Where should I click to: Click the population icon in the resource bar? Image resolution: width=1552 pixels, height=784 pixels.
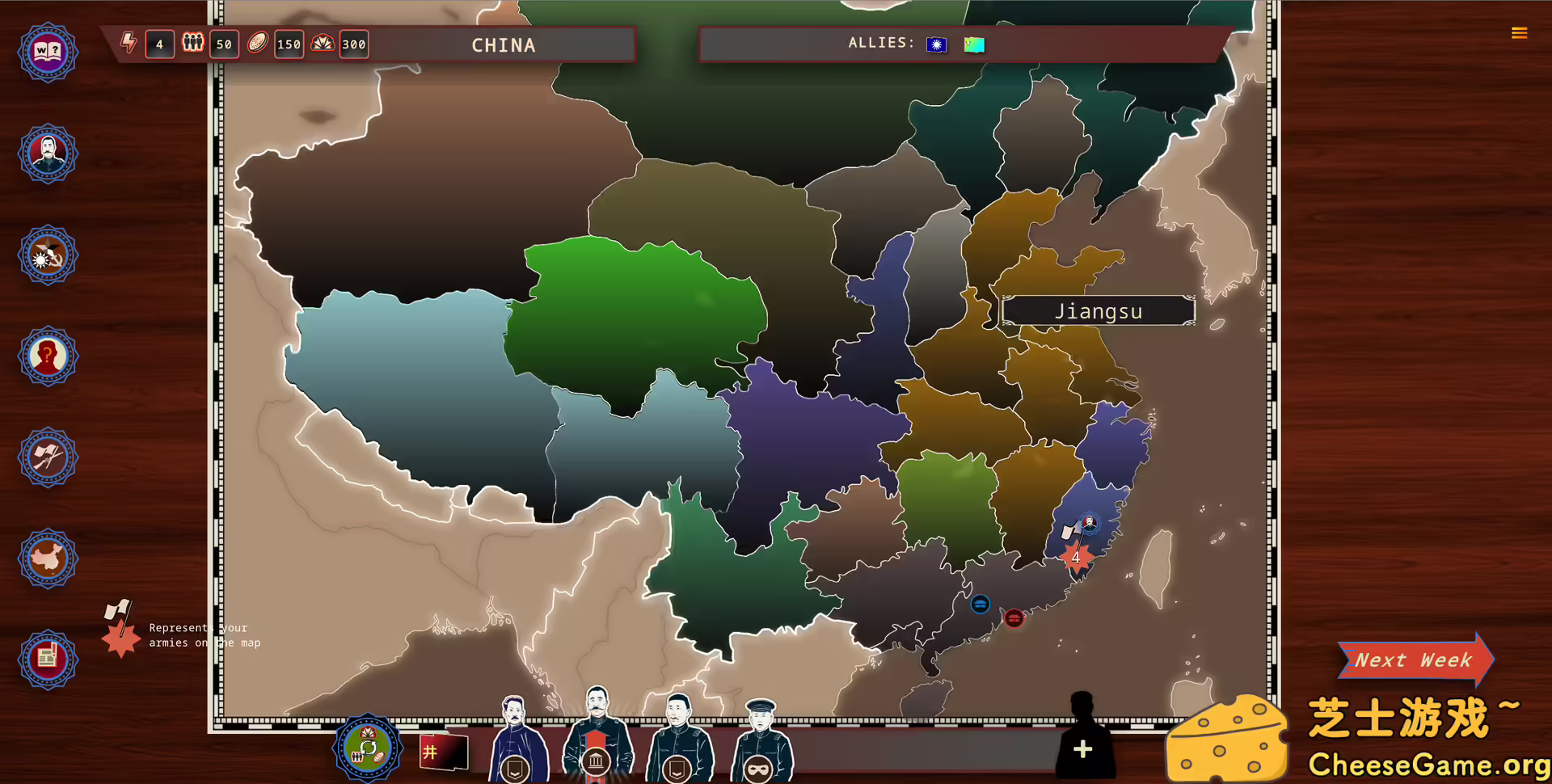pyautogui.click(x=193, y=44)
